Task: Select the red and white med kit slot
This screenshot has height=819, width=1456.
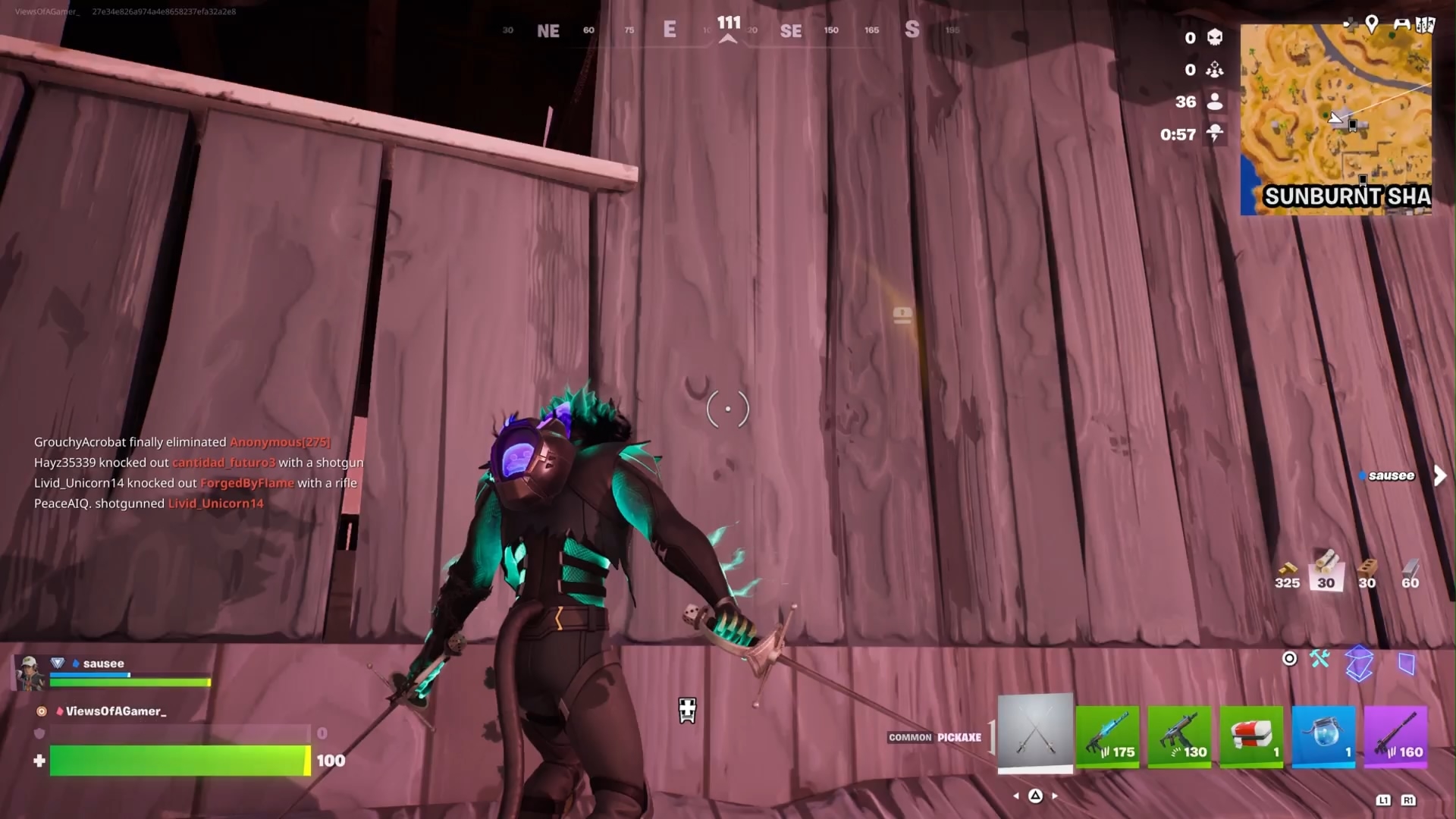Action: pyautogui.click(x=1251, y=737)
